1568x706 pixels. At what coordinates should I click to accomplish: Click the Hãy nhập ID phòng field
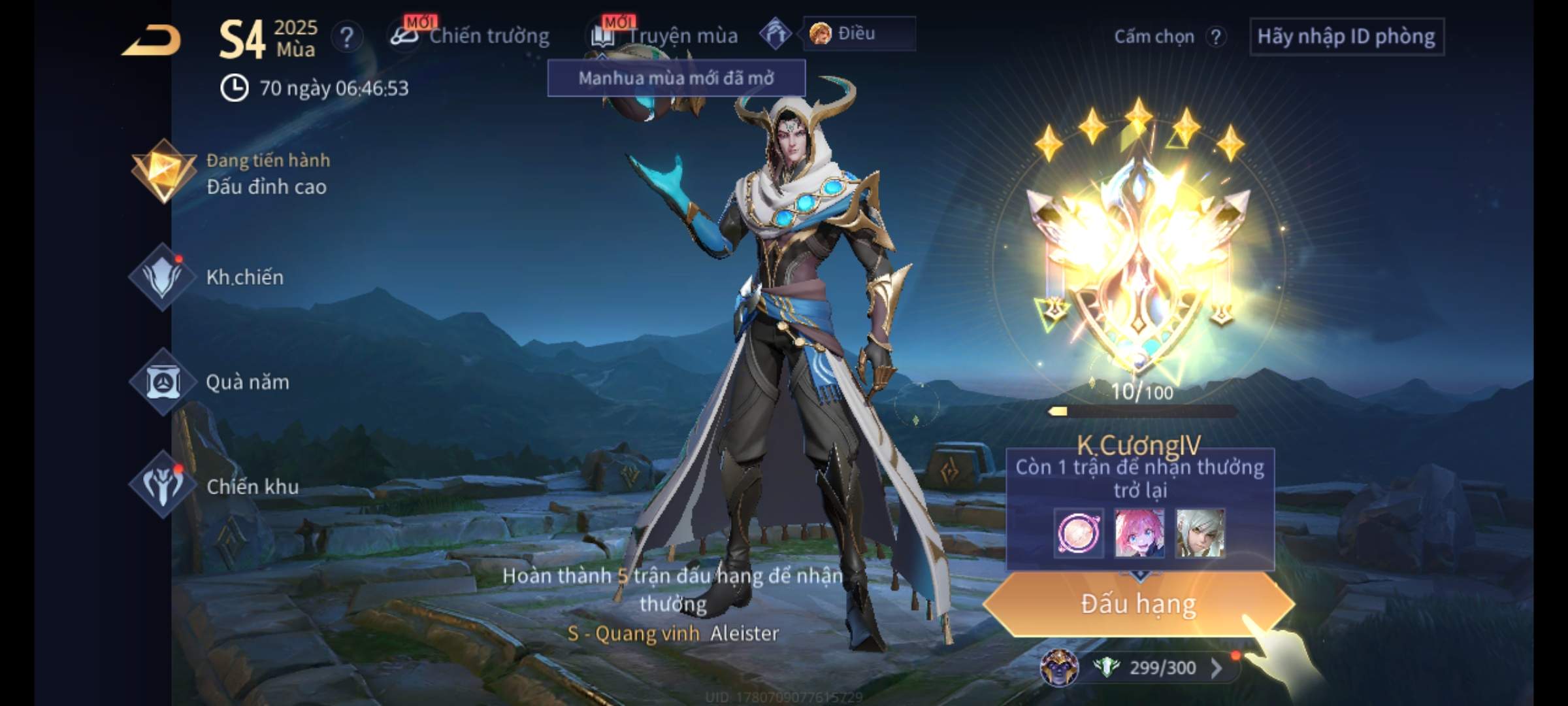(x=1346, y=37)
